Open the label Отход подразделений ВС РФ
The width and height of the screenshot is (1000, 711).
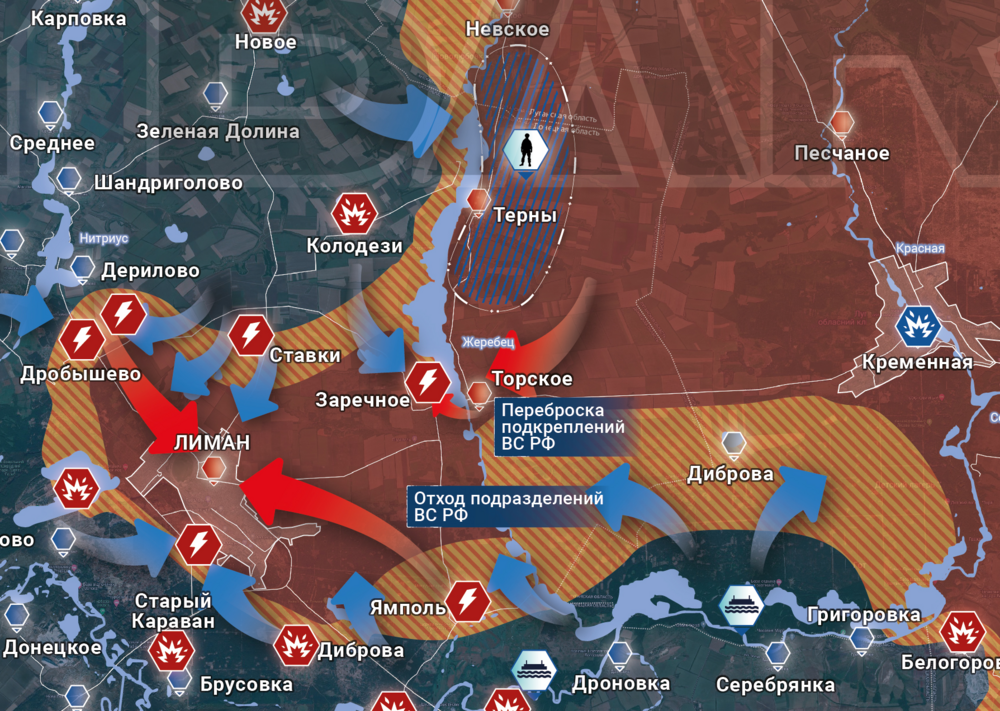507,506
